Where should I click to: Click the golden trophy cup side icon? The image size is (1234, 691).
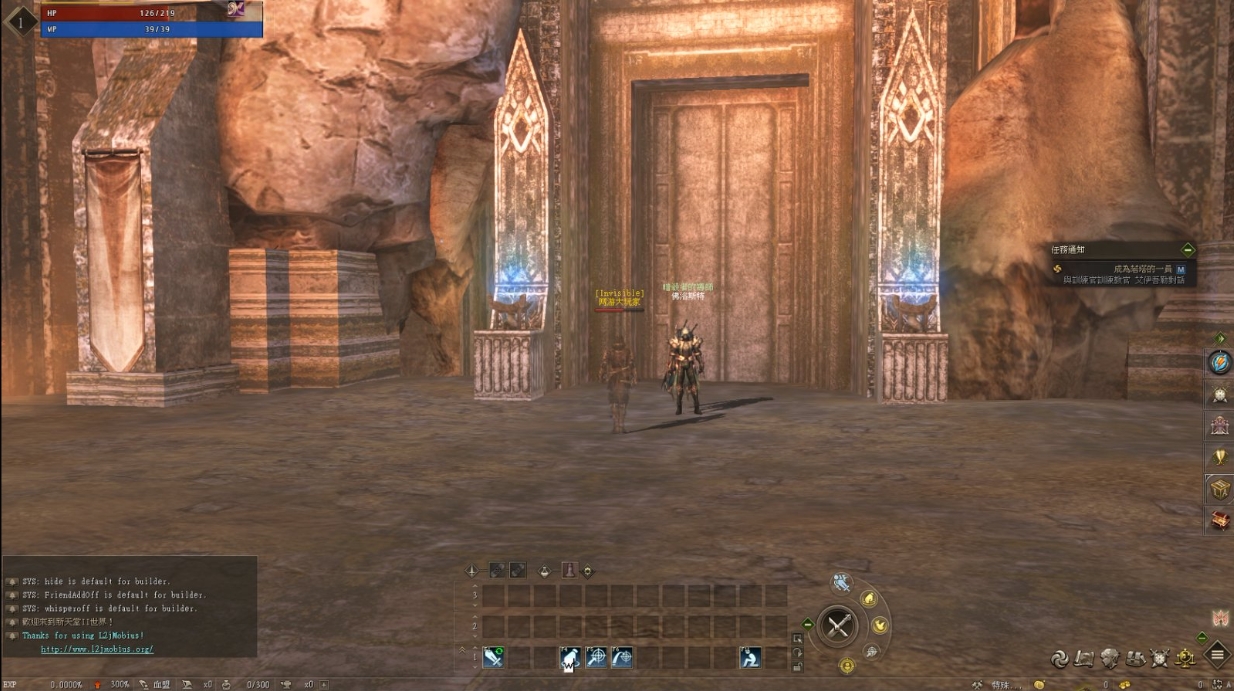pos(1220,457)
